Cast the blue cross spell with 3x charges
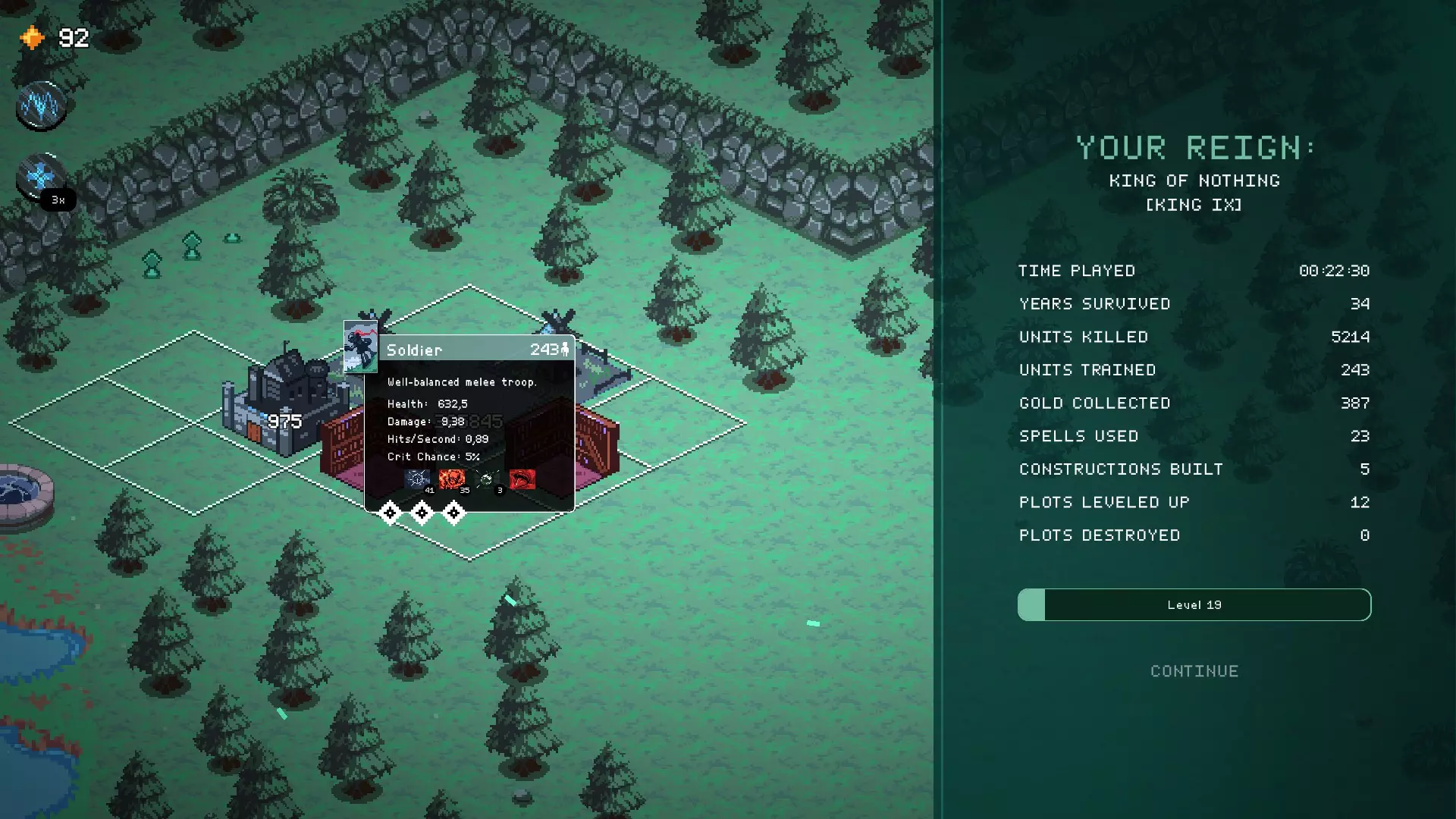Screen dimensions: 1456x819 coord(40,177)
